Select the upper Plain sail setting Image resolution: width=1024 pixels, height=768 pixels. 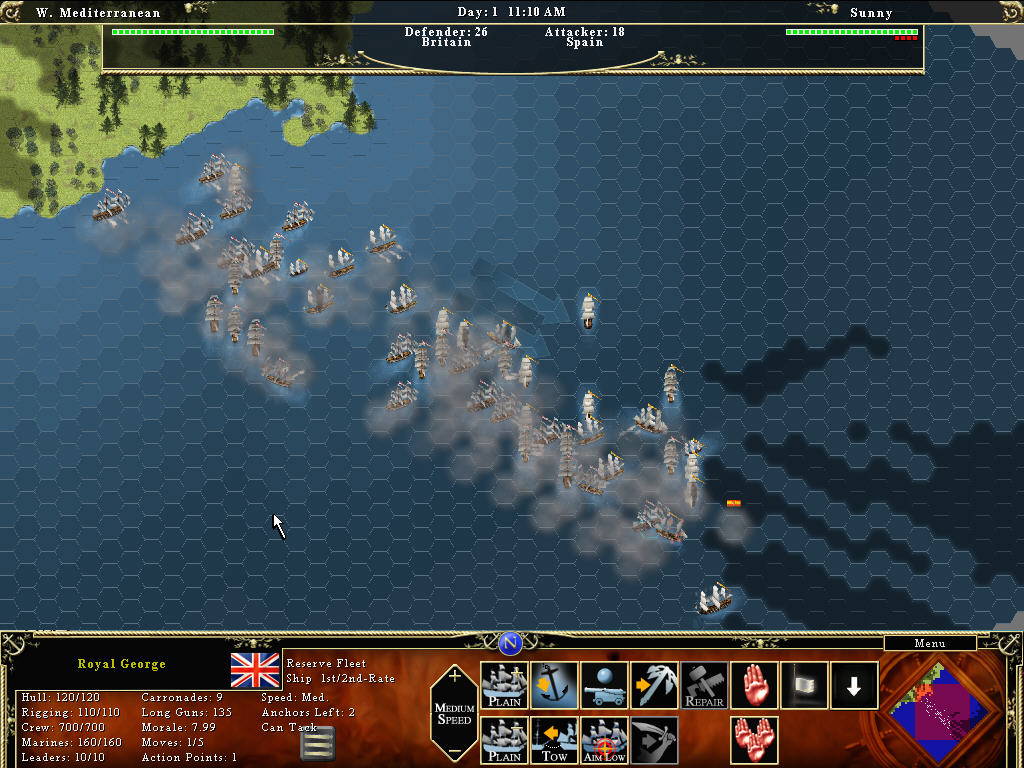point(505,686)
